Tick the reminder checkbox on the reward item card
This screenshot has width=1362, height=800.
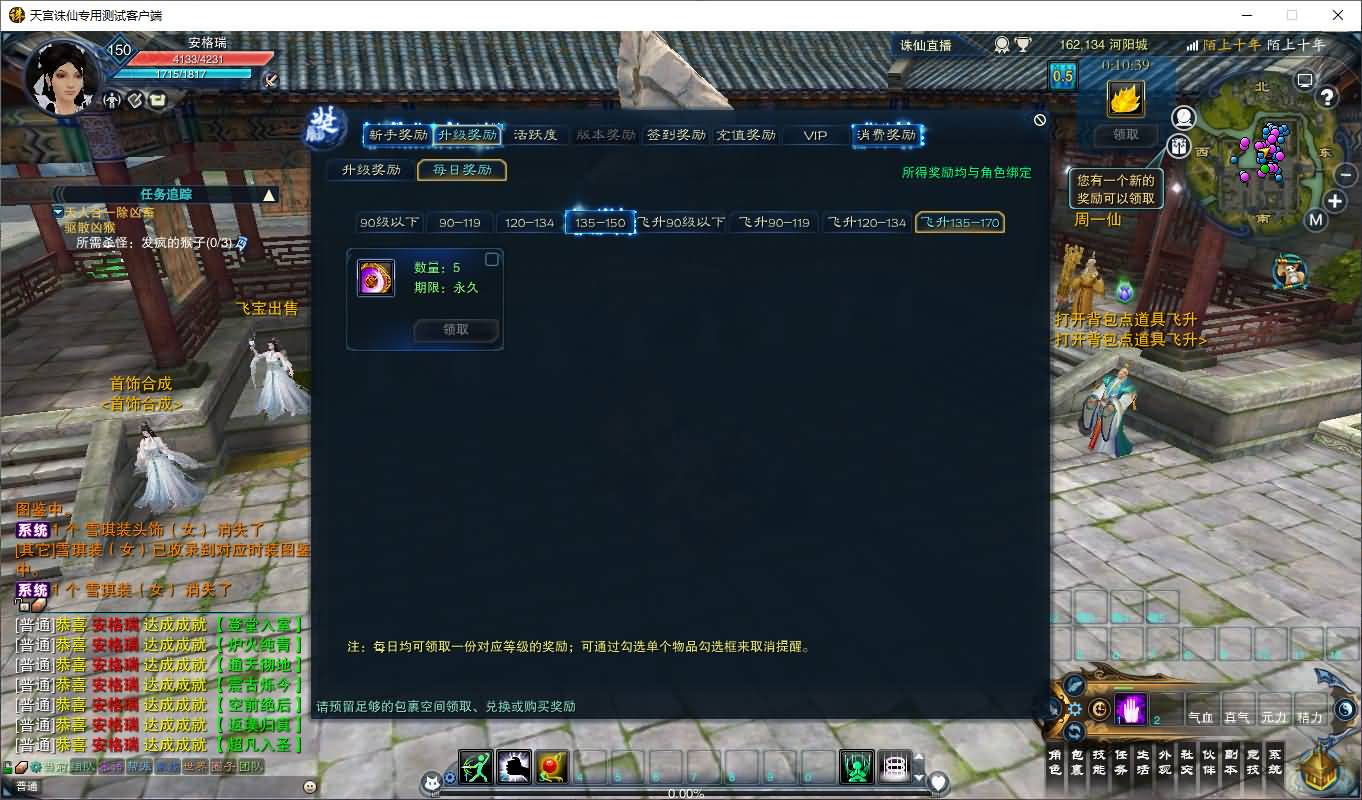pos(491,258)
